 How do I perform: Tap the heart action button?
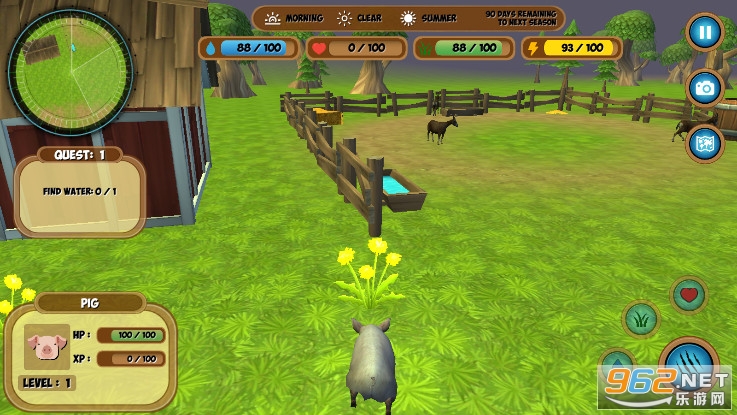[688, 294]
